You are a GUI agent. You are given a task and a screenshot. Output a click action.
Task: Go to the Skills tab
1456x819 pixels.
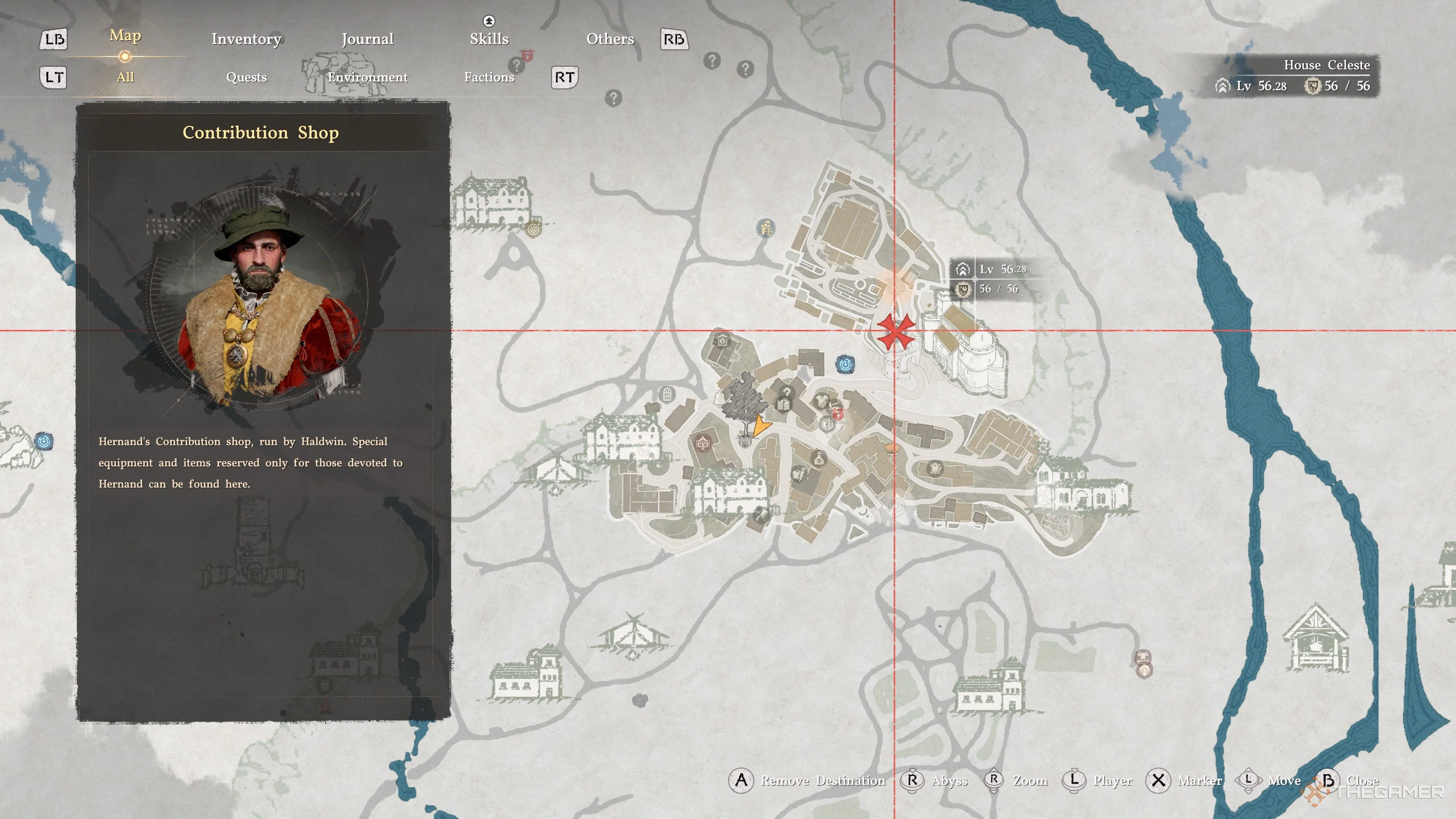click(489, 39)
